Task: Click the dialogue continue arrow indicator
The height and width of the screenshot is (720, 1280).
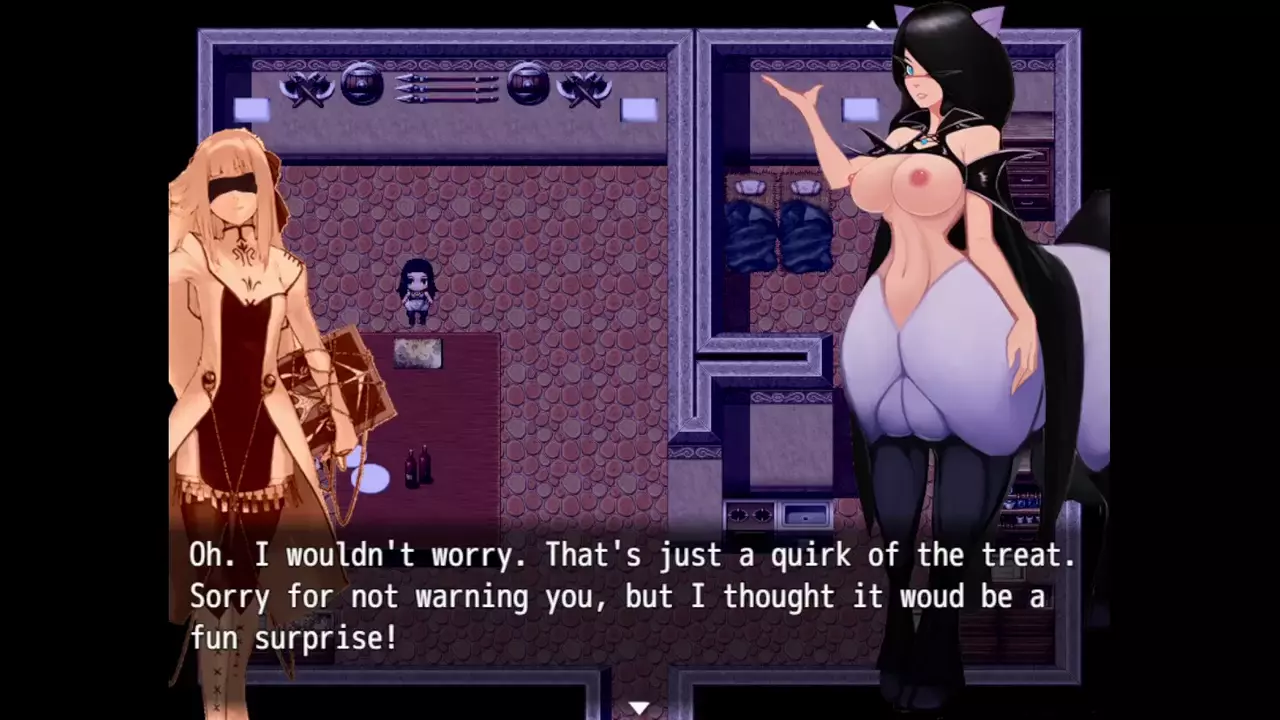Action: click(638, 708)
